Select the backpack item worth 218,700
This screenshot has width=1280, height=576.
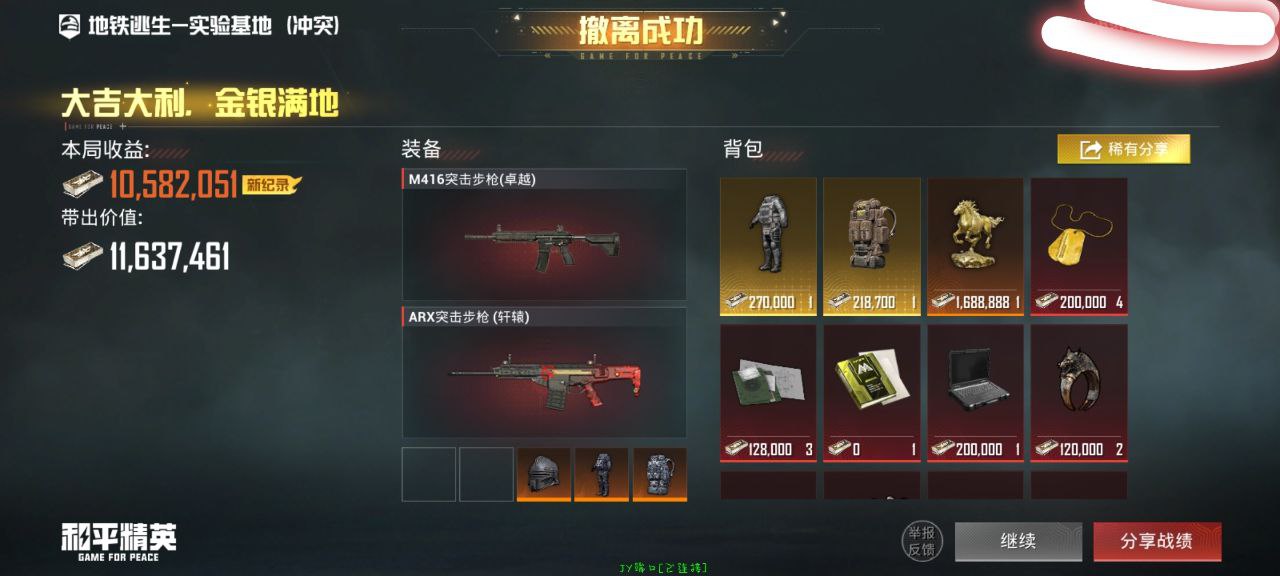coord(872,246)
